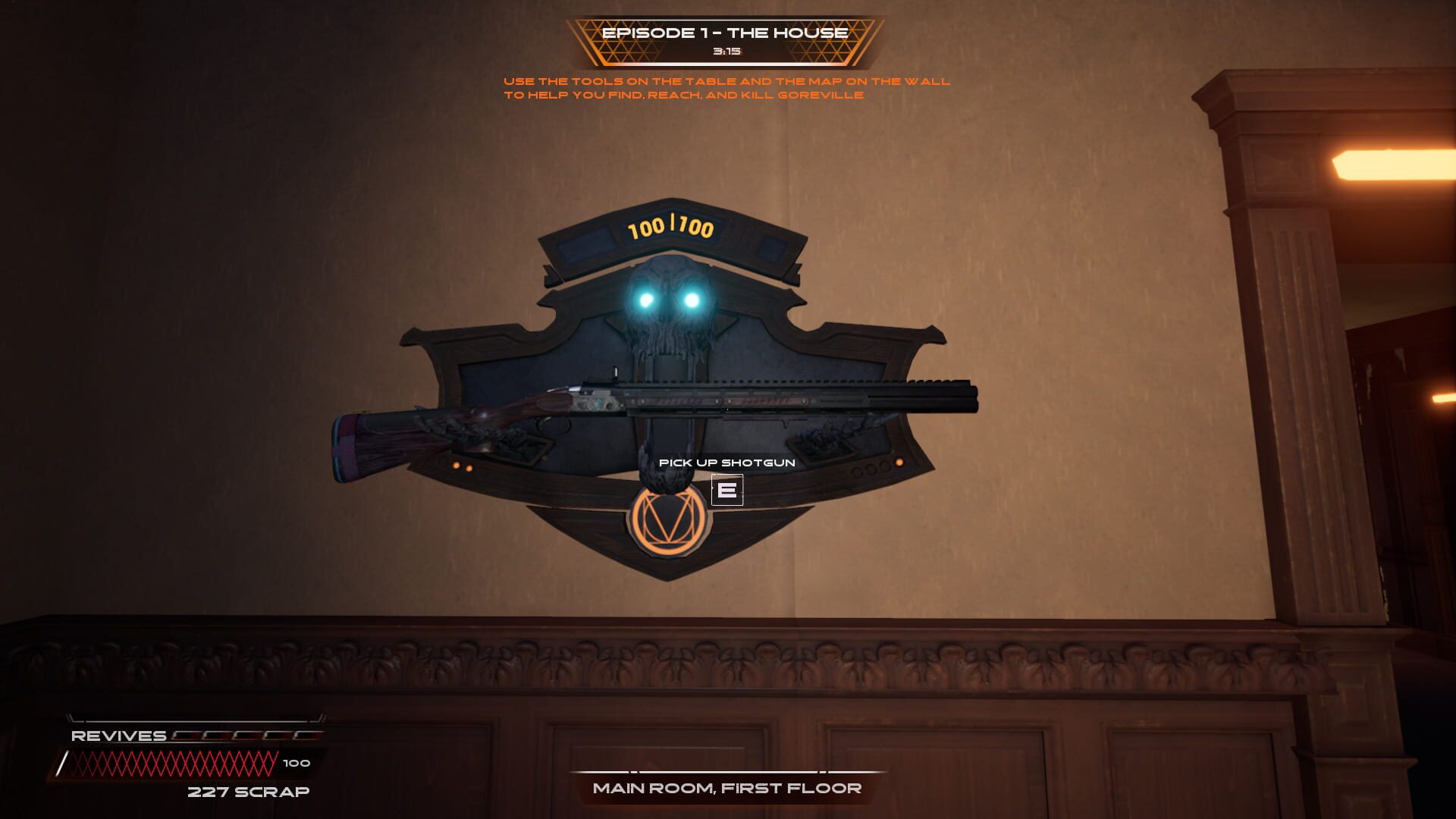Click the REVIVES label in the HUD
Screen dimensions: 1456x819
point(118,735)
